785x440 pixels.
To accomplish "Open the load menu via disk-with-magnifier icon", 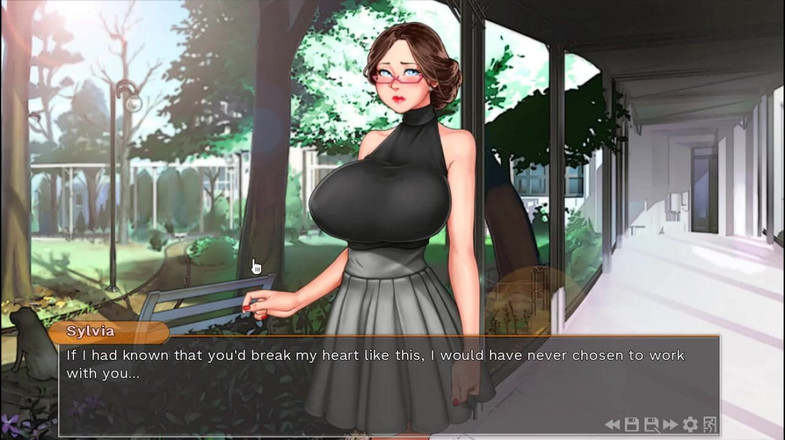I will point(650,424).
